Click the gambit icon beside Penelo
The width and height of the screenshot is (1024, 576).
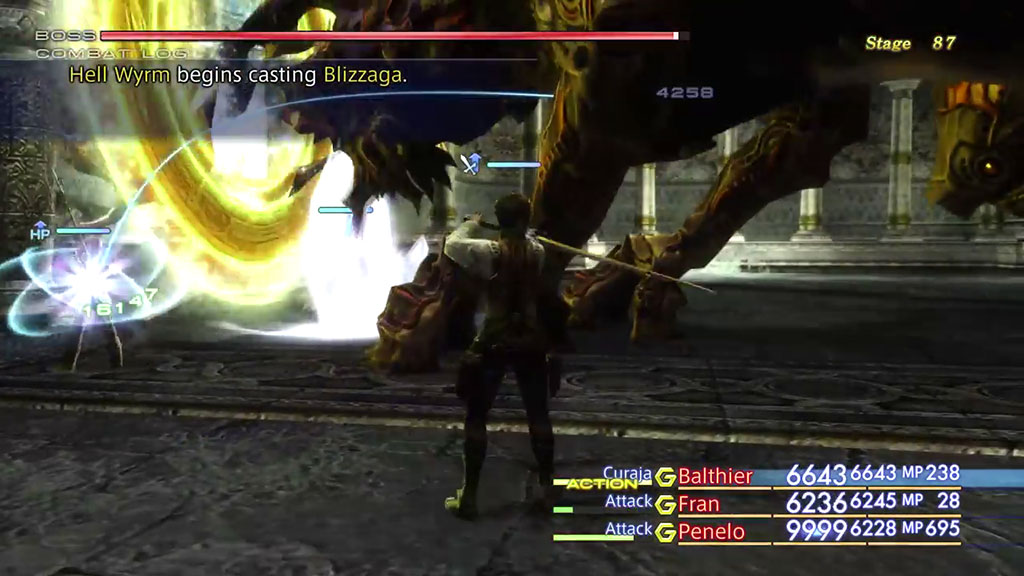(665, 532)
